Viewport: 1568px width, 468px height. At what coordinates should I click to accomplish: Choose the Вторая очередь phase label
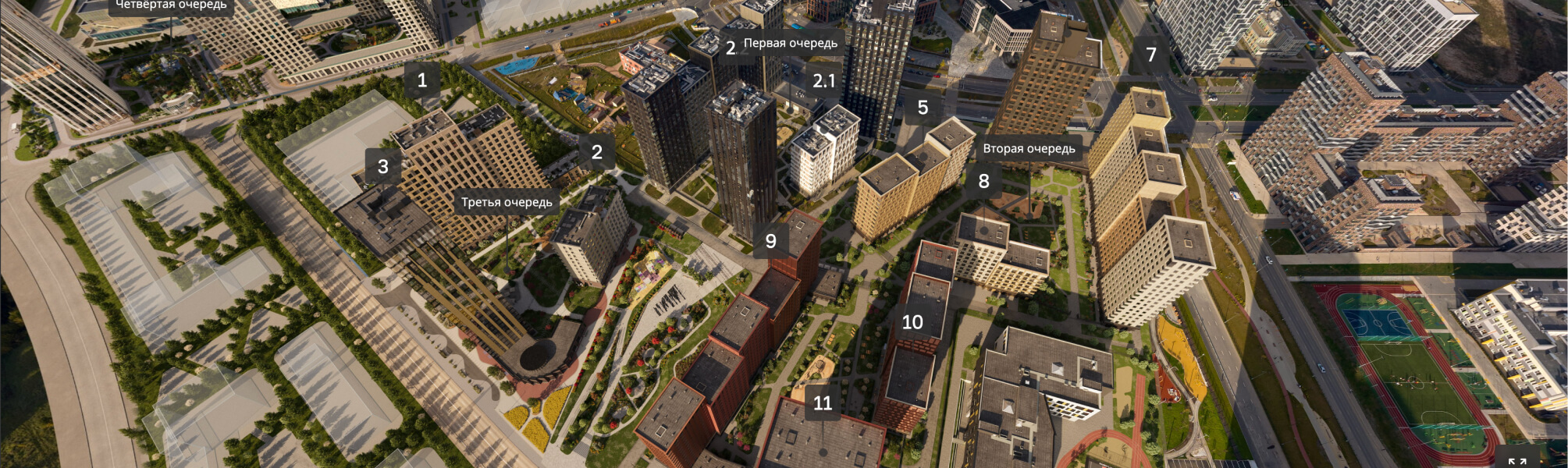(1029, 149)
